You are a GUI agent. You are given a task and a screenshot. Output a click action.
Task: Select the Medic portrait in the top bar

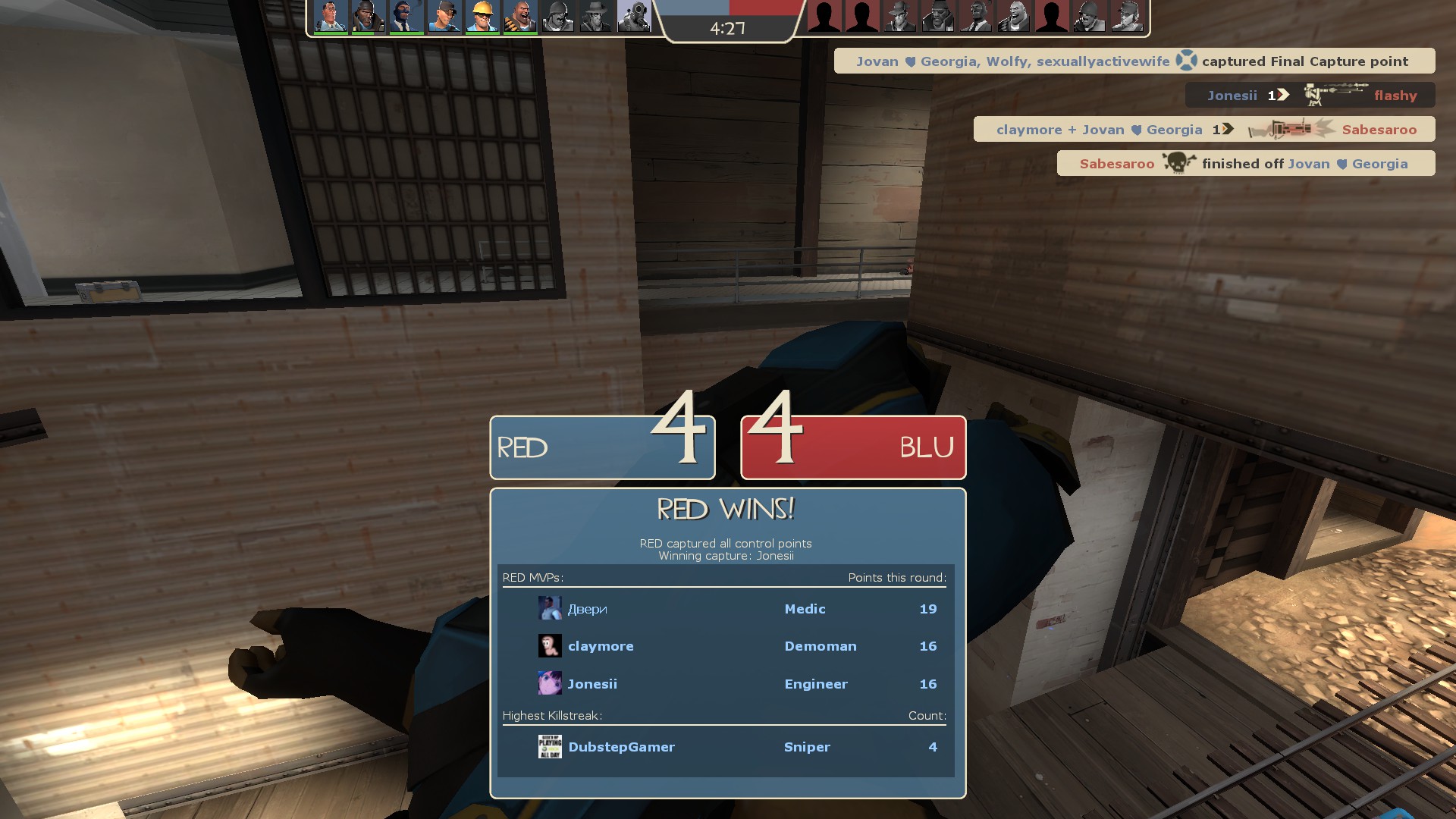330,17
